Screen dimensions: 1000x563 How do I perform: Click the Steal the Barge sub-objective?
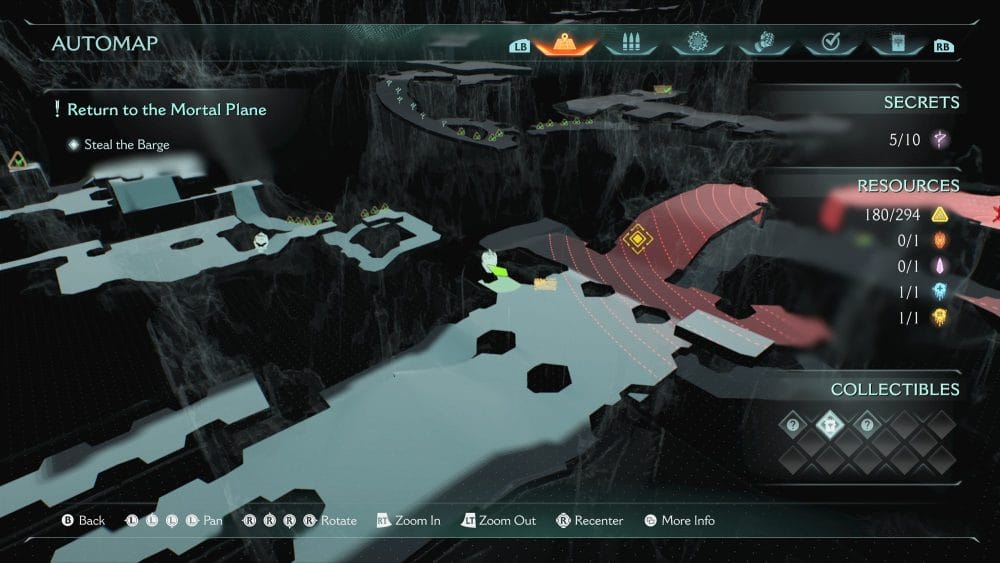pos(126,145)
